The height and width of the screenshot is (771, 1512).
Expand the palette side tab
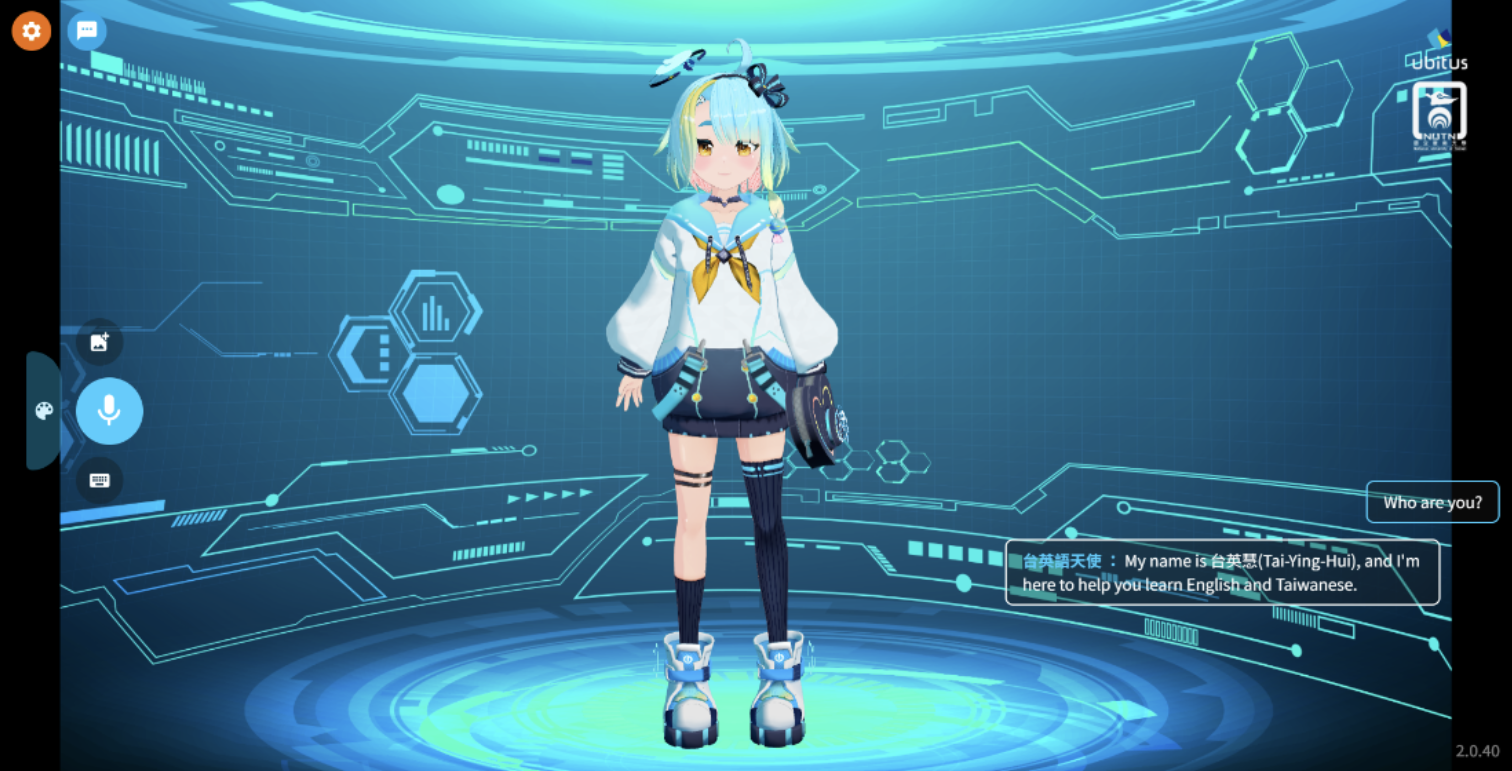click(43, 410)
